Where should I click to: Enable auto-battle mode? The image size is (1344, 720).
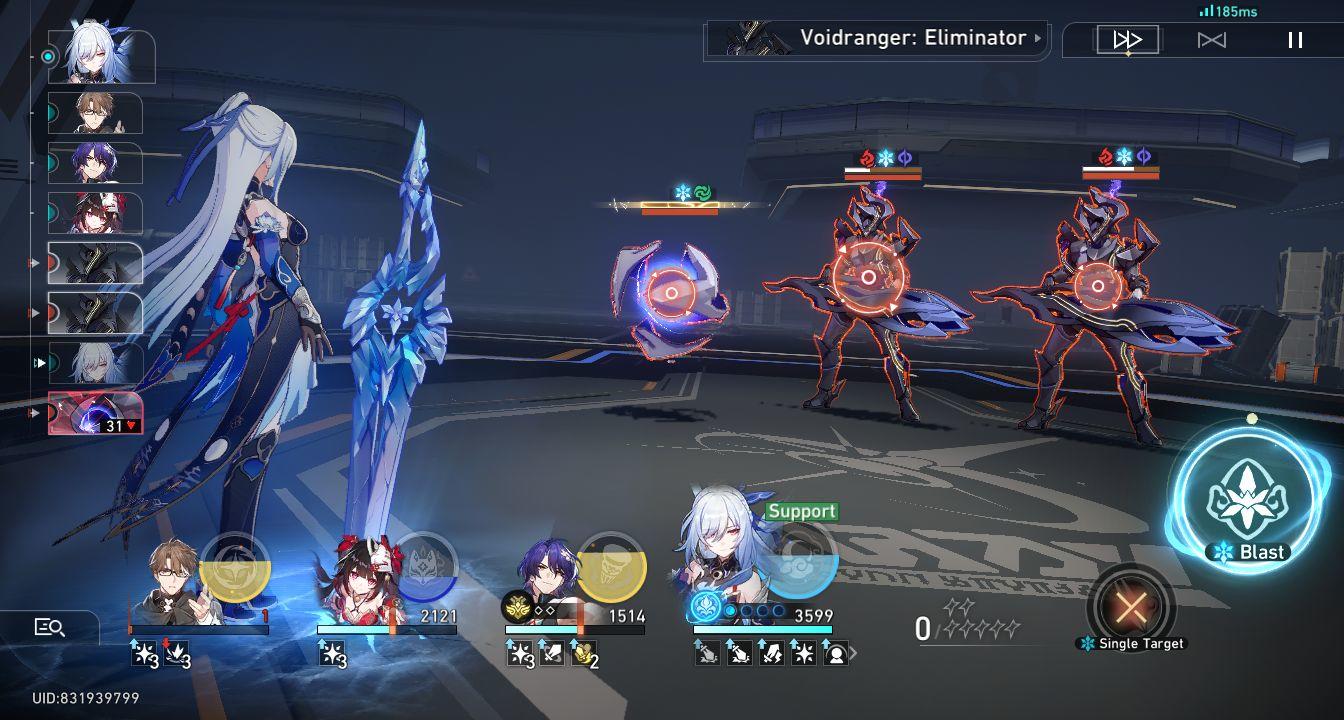click(1212, 38)
